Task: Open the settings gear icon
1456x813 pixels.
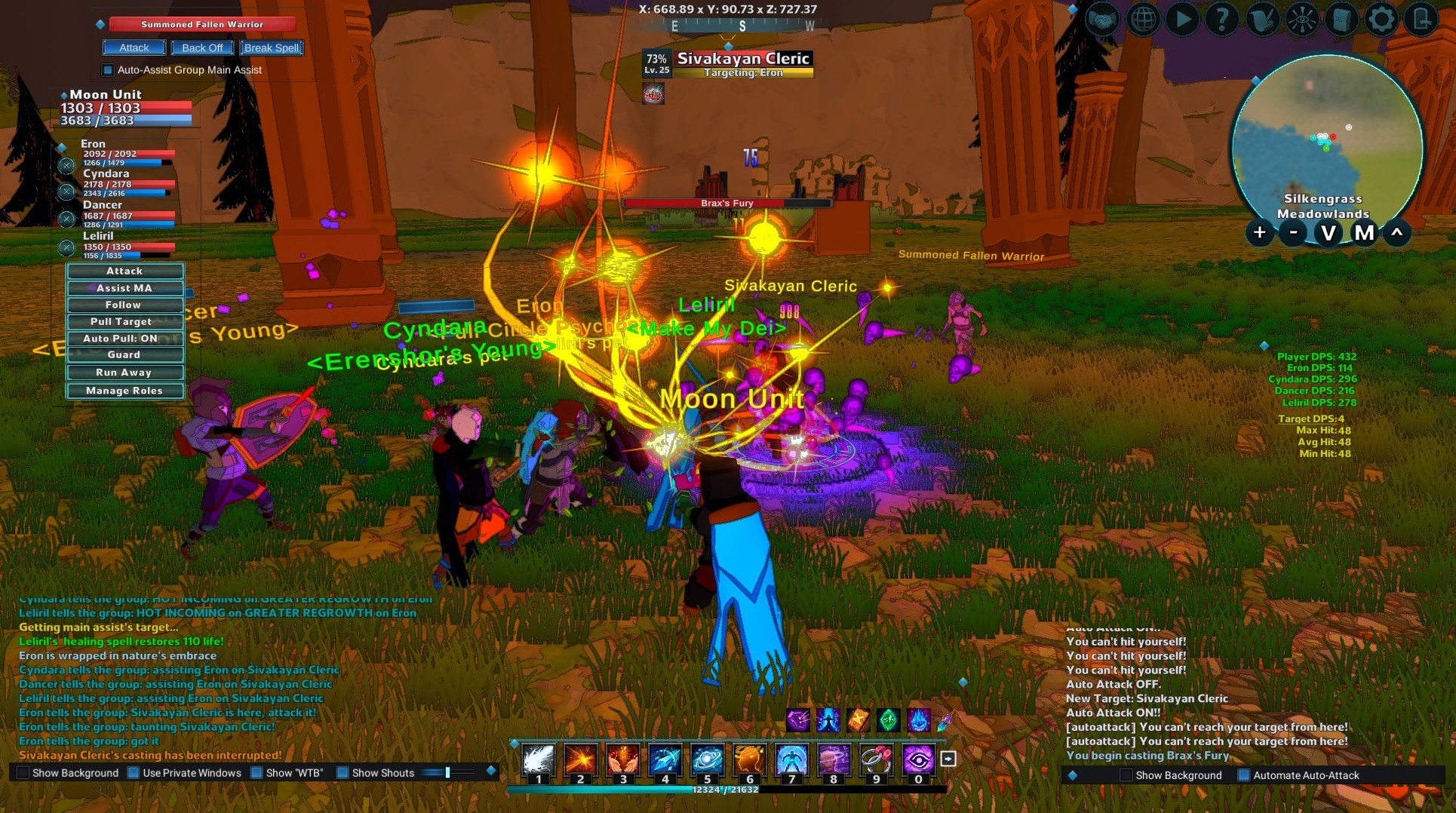Action: (1381, 20)
